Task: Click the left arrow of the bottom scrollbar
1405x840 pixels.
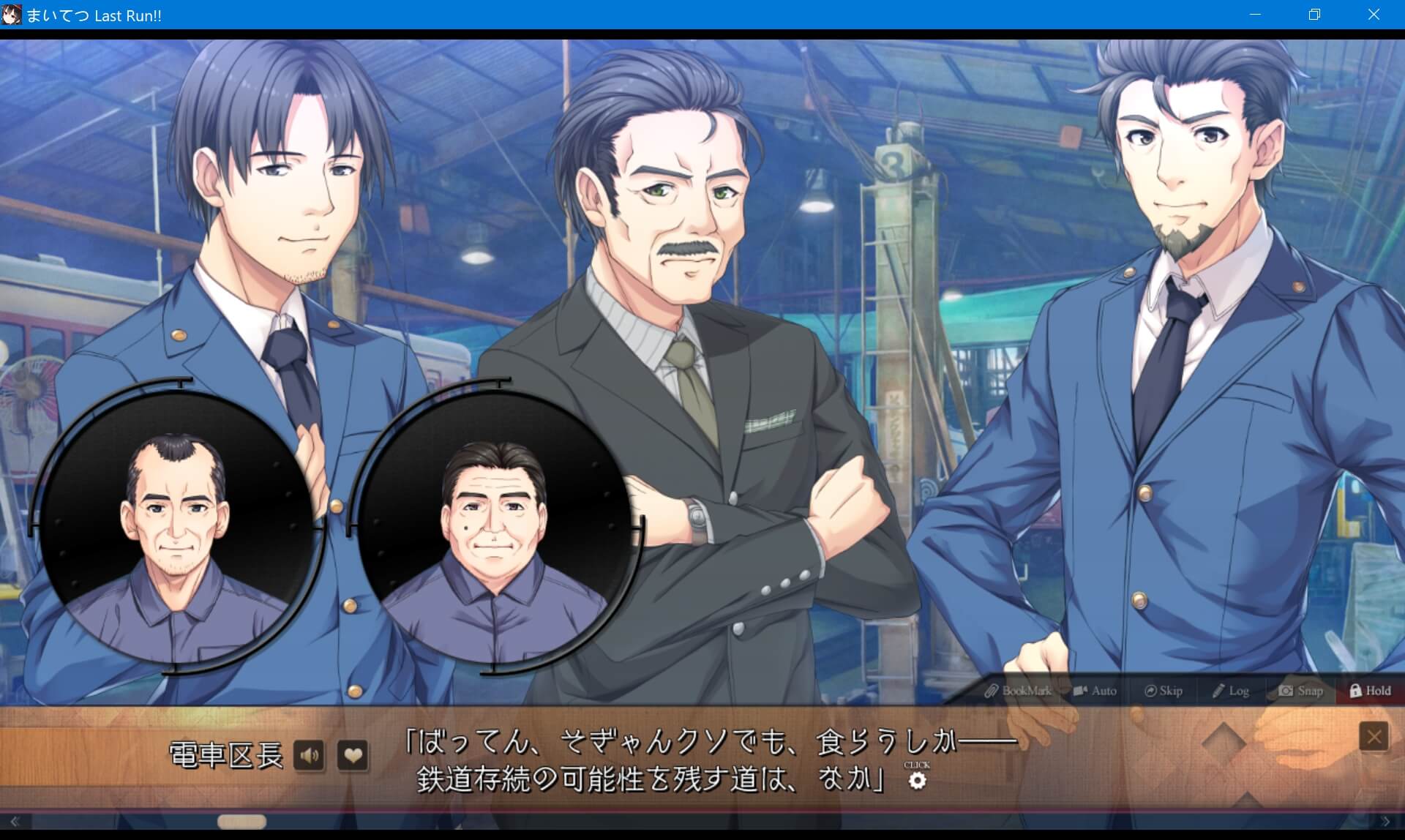Action: coord(16,821)
